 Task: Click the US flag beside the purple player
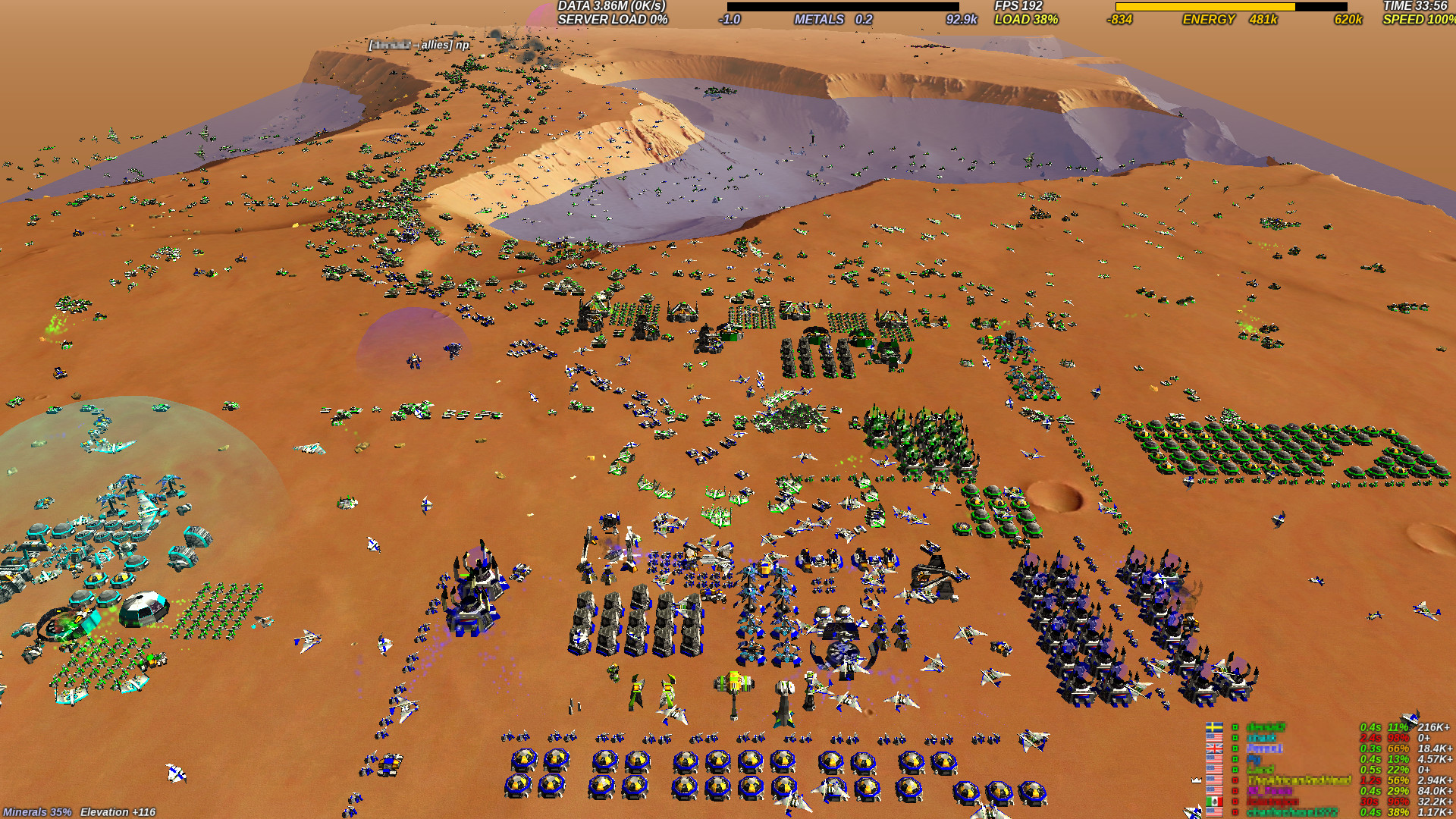pyautogui.click(x=1214, y=790)
